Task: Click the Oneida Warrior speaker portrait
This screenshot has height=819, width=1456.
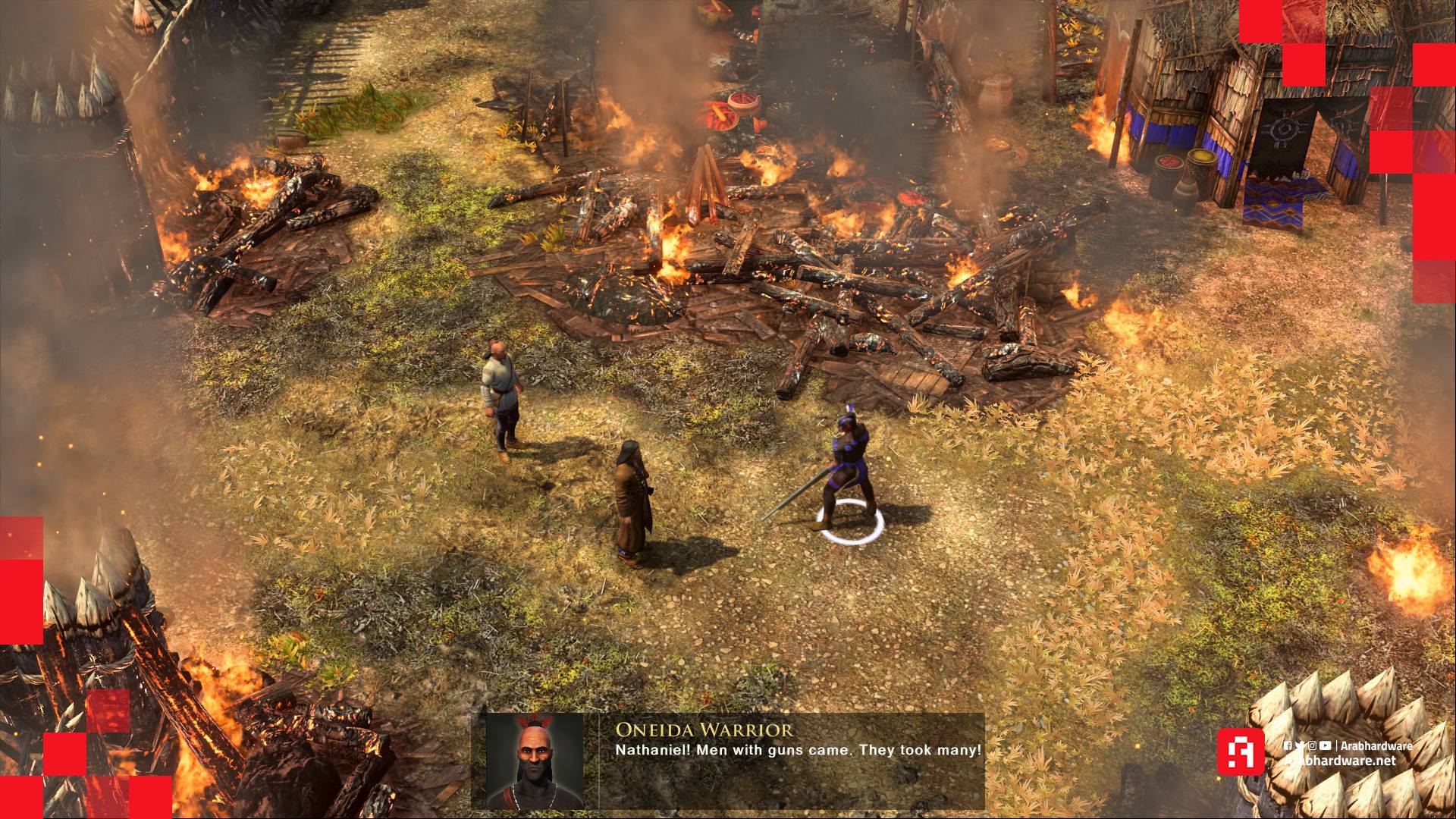Action: (x=535, y=761)
